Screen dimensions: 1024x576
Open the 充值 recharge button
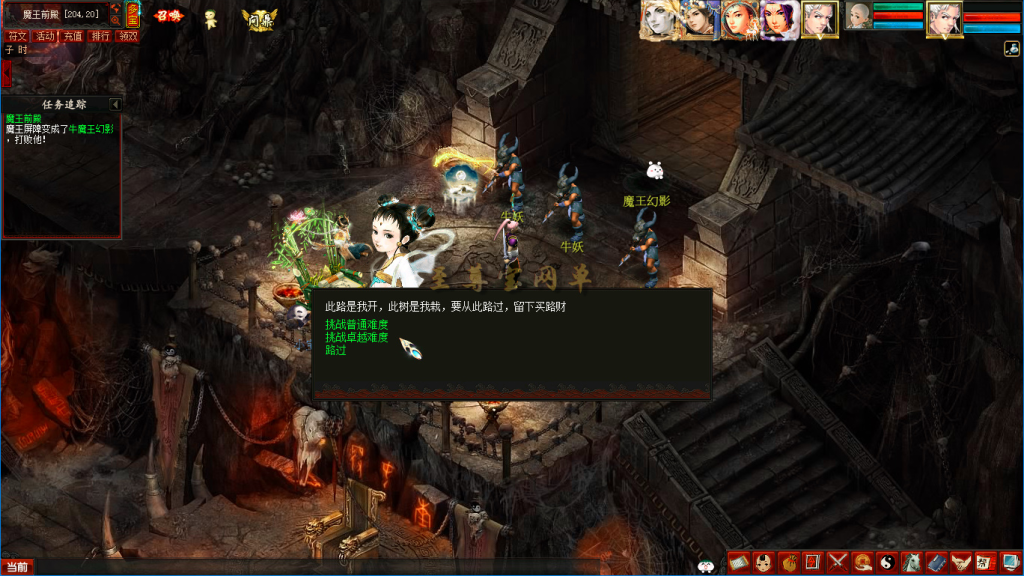[73, 36]
